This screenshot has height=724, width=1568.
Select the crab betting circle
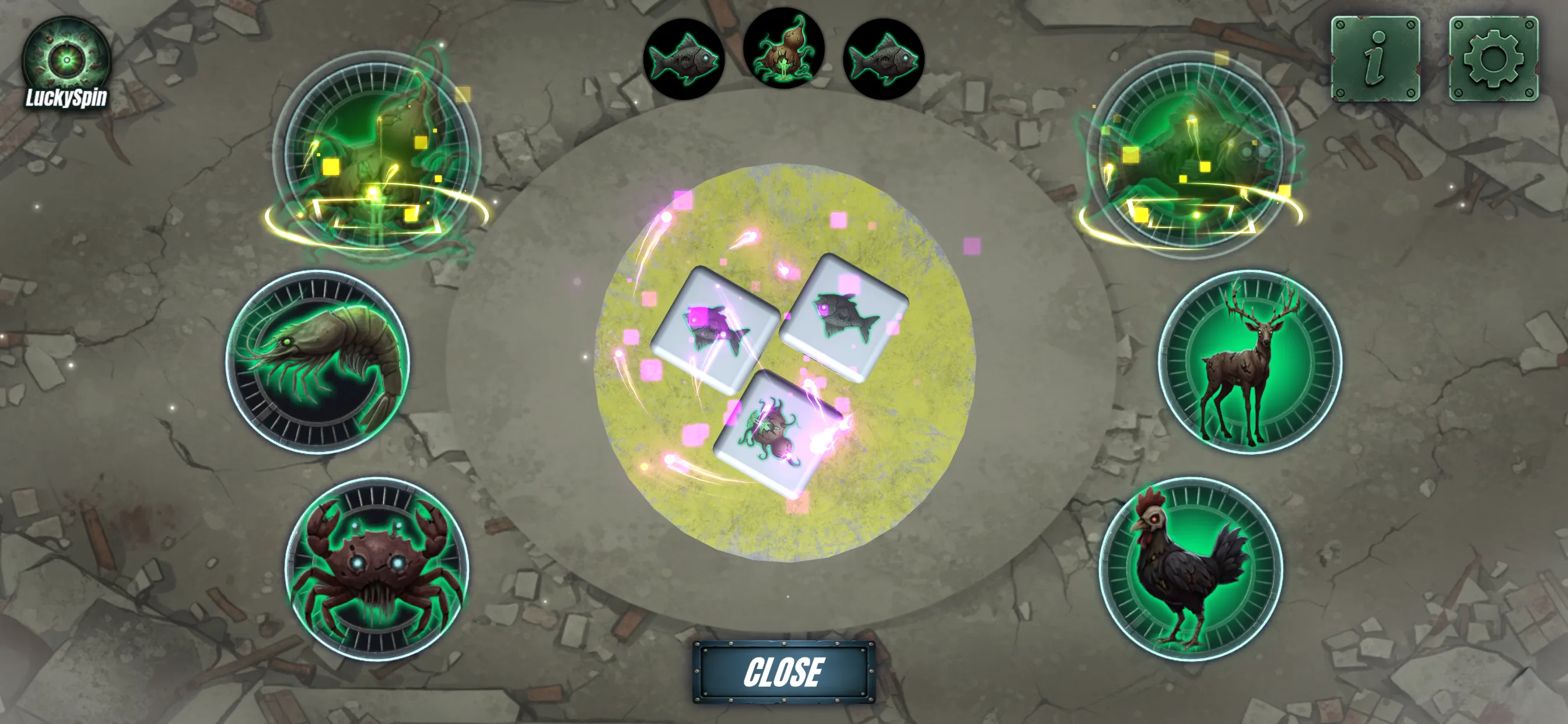[x=377, y=569]
